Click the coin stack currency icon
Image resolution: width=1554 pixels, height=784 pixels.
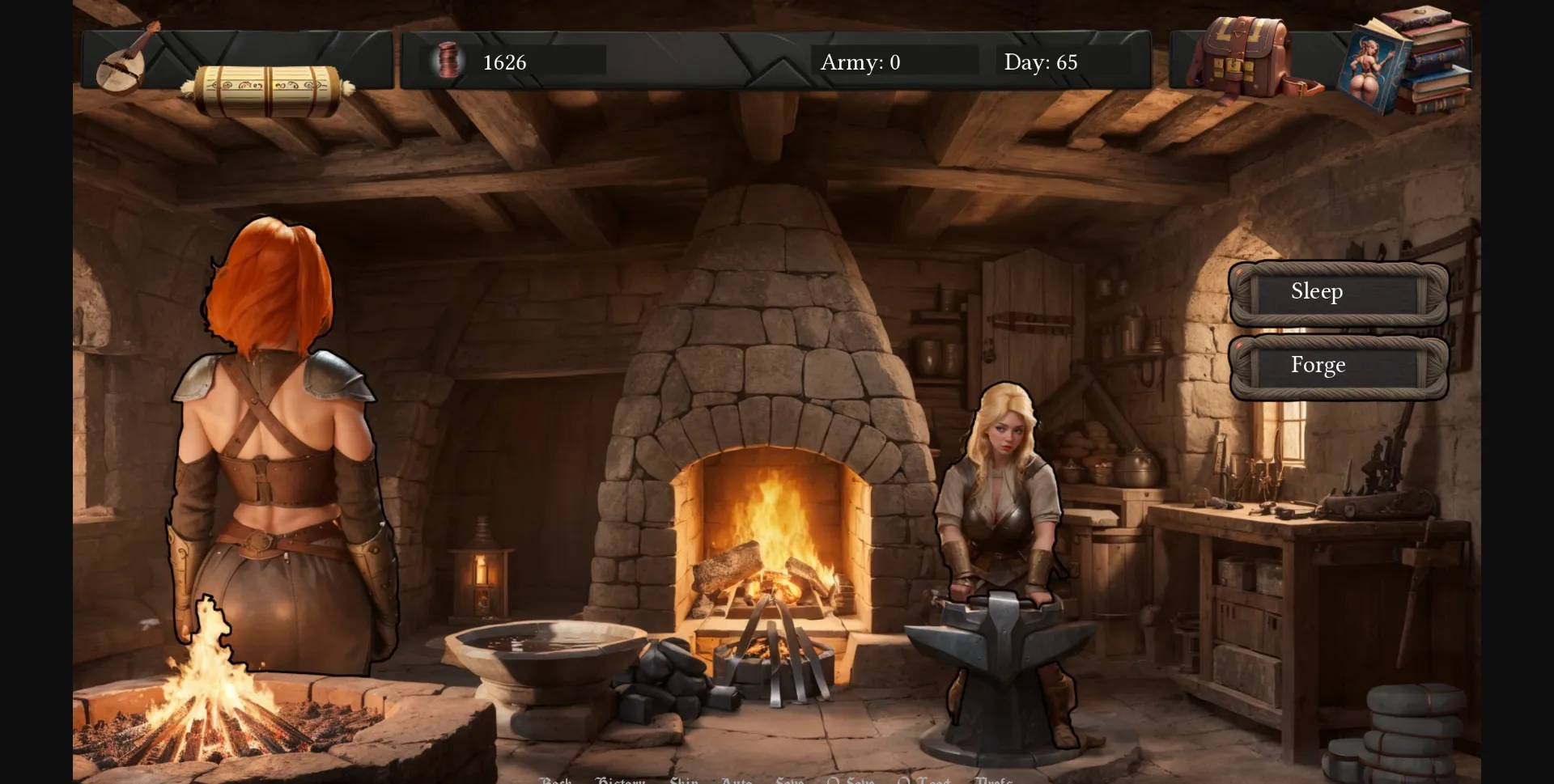pos(447,61)
